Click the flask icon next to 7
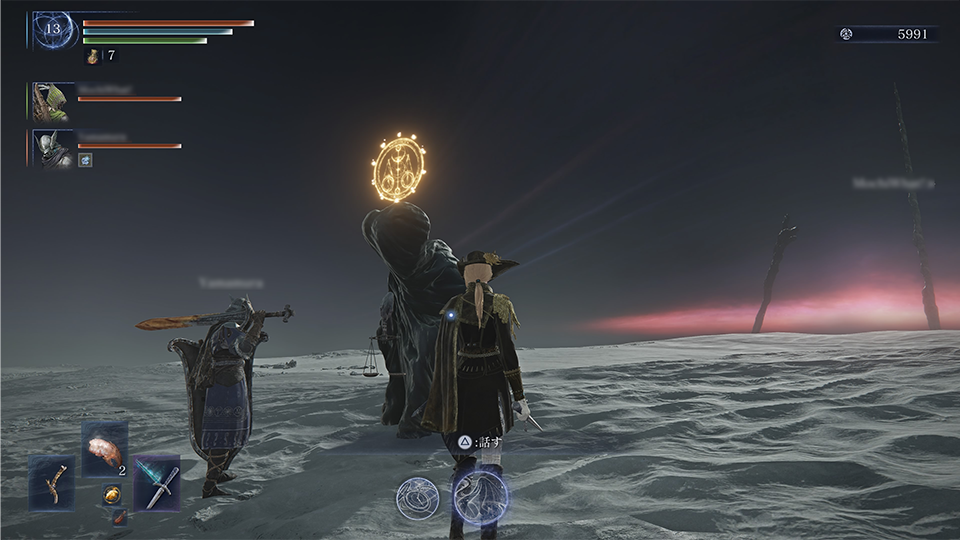Viewport: 960px width, 540px height. pyautogui.click(x=93, y=57)
